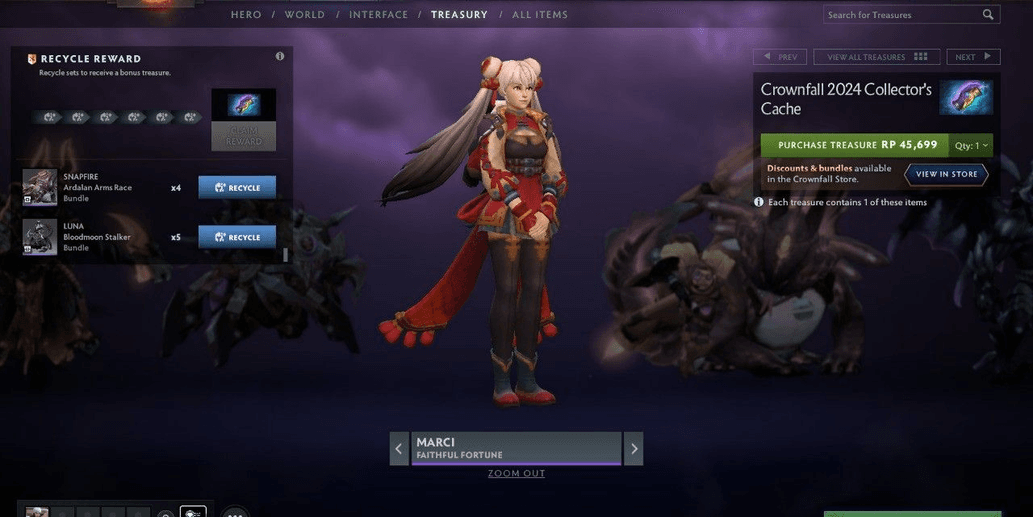Select the Snapfire bundle thumbnail
The image size is (1033, 517).
(40, 187)
